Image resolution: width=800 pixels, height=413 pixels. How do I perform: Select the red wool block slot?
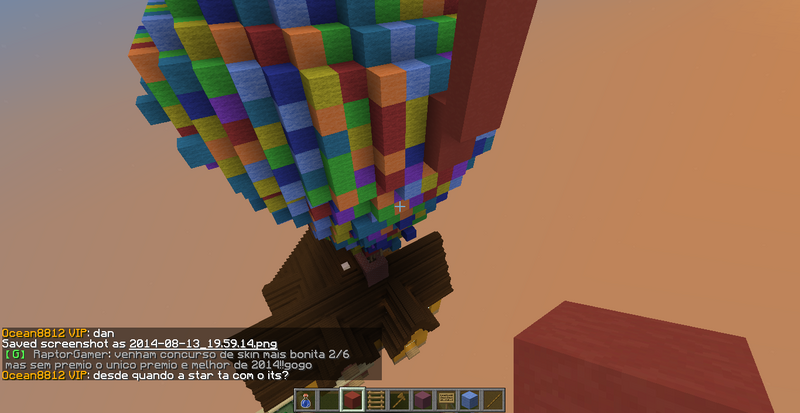pyautogui.click(x=352, y=400)
